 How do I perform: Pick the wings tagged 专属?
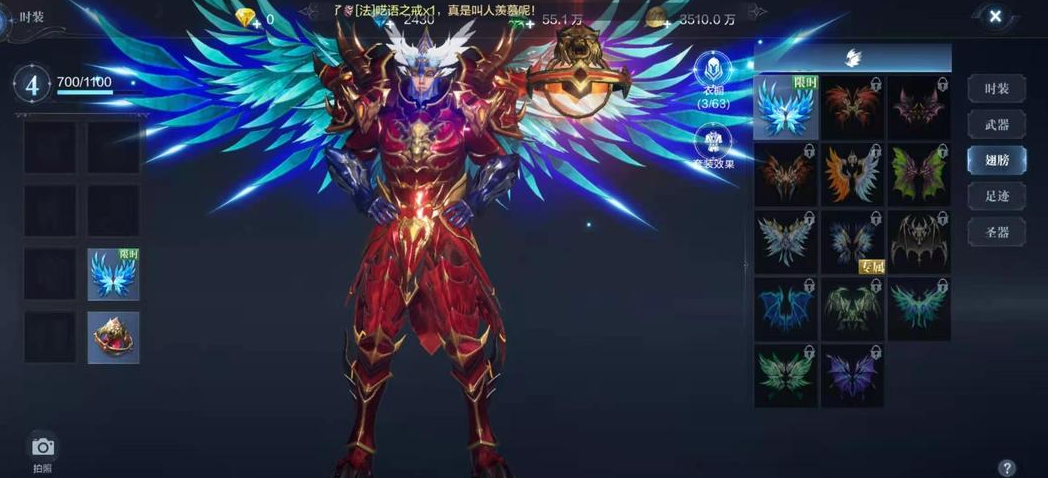click(852, 242)
